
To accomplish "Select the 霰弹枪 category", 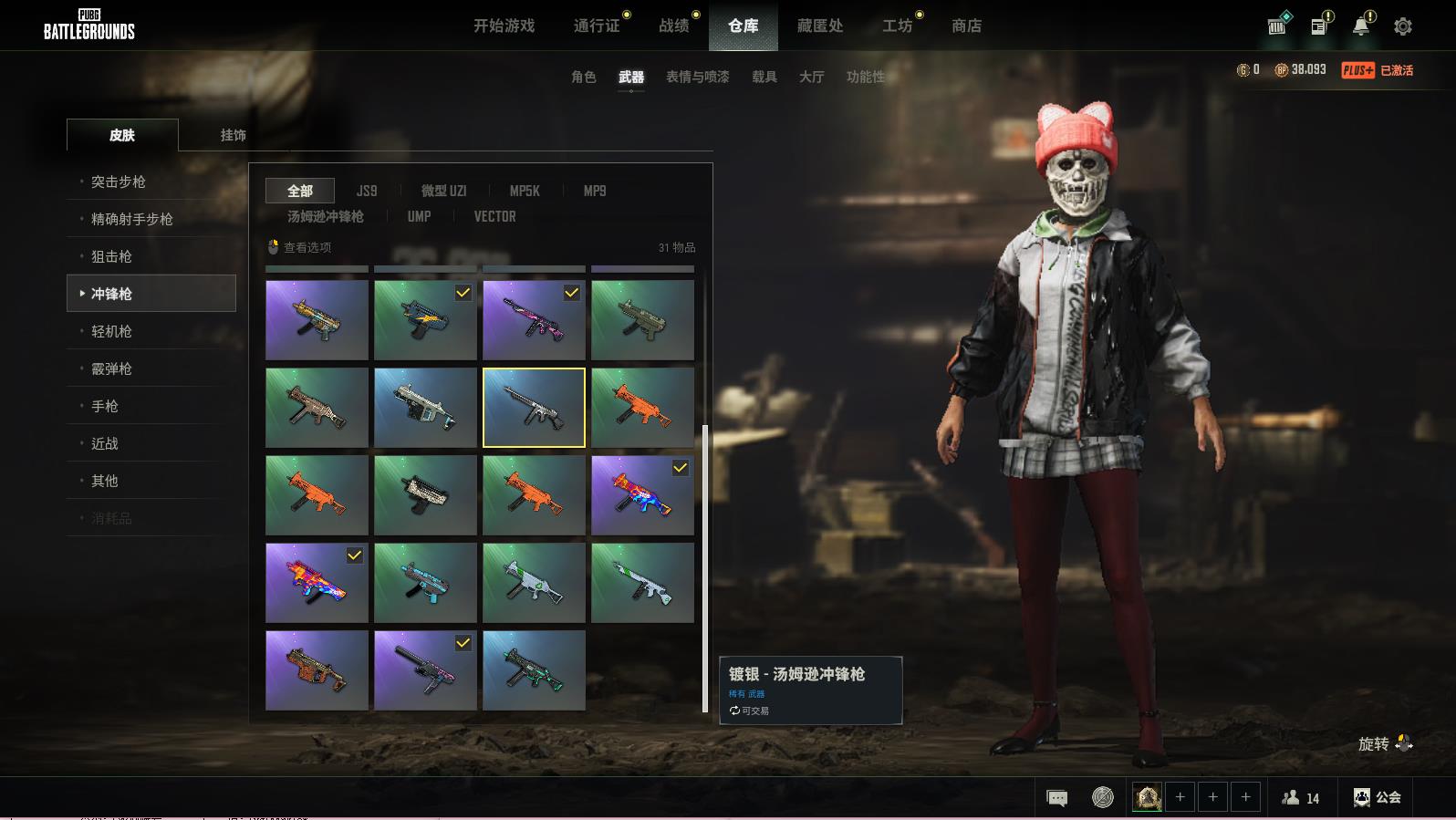I will [111, 368].
